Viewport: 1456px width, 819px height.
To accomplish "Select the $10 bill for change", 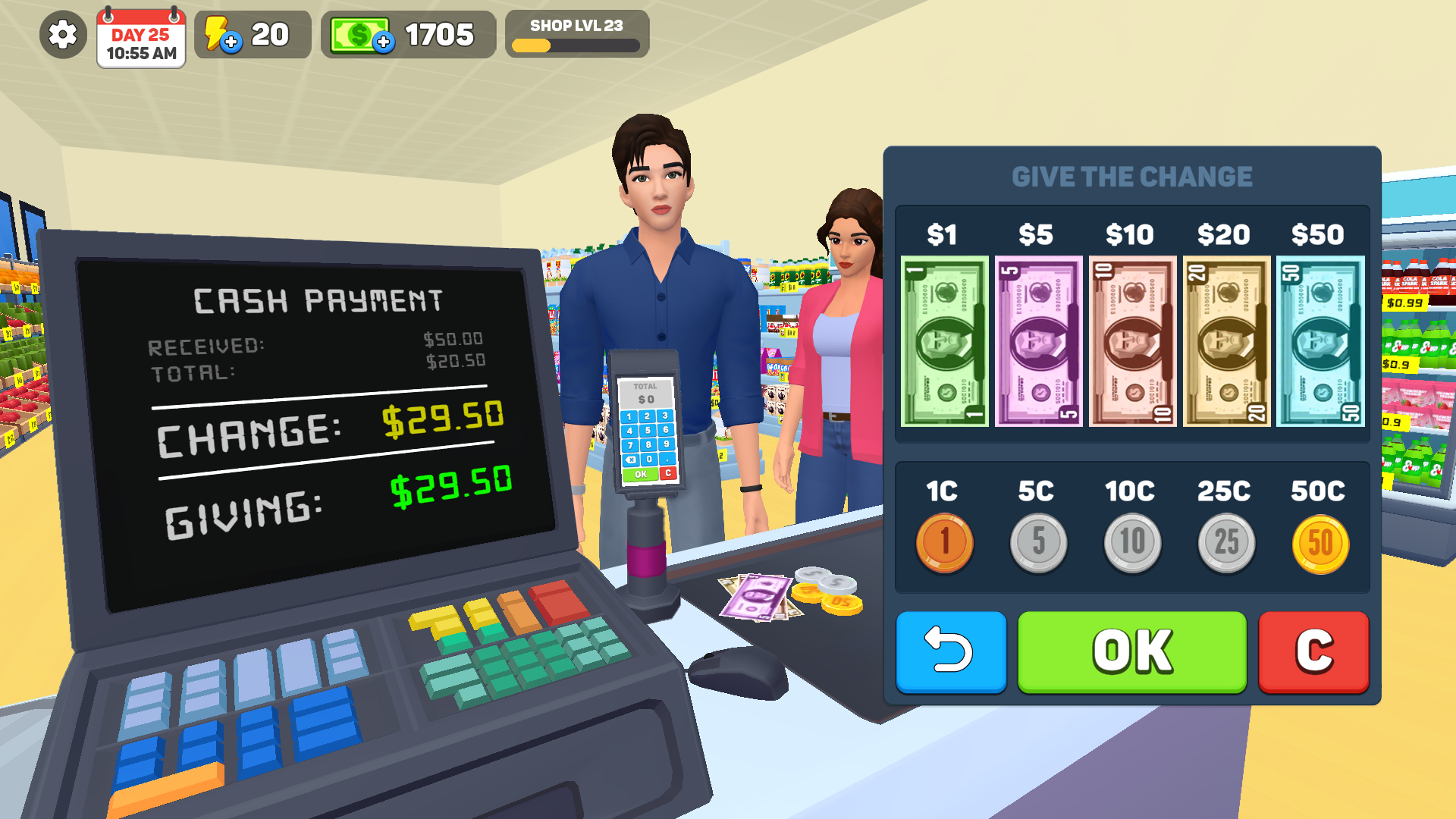I will tap(1131, 343).
